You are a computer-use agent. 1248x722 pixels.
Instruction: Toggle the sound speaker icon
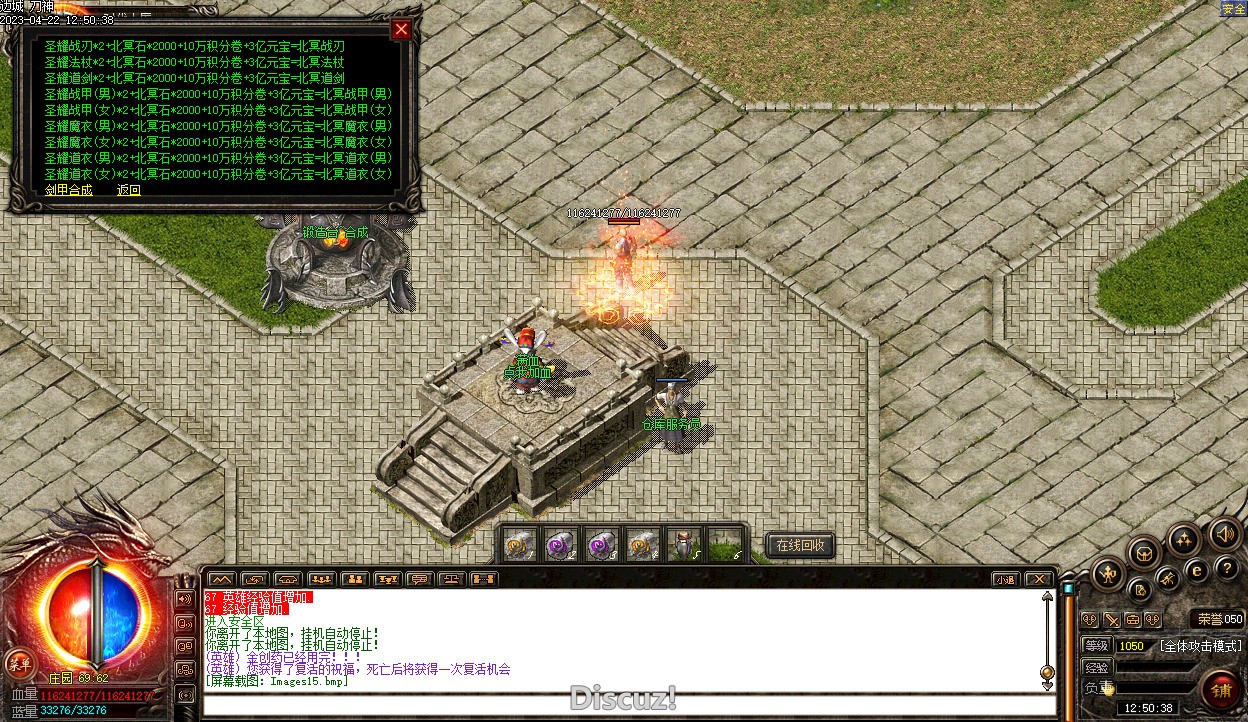pos(1223,533)
